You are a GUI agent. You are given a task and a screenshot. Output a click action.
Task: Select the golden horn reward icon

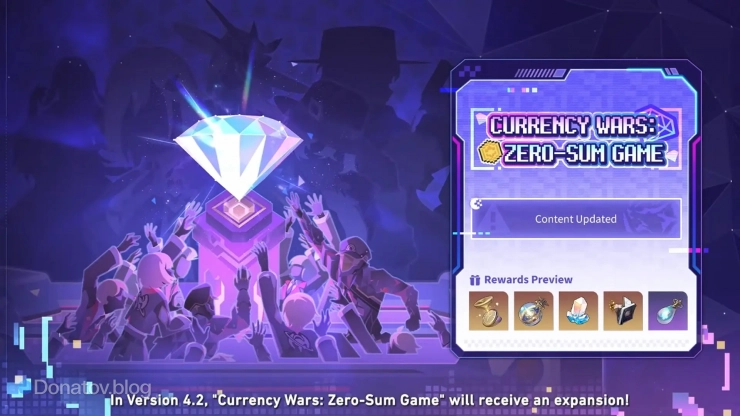tap(488, 310)
